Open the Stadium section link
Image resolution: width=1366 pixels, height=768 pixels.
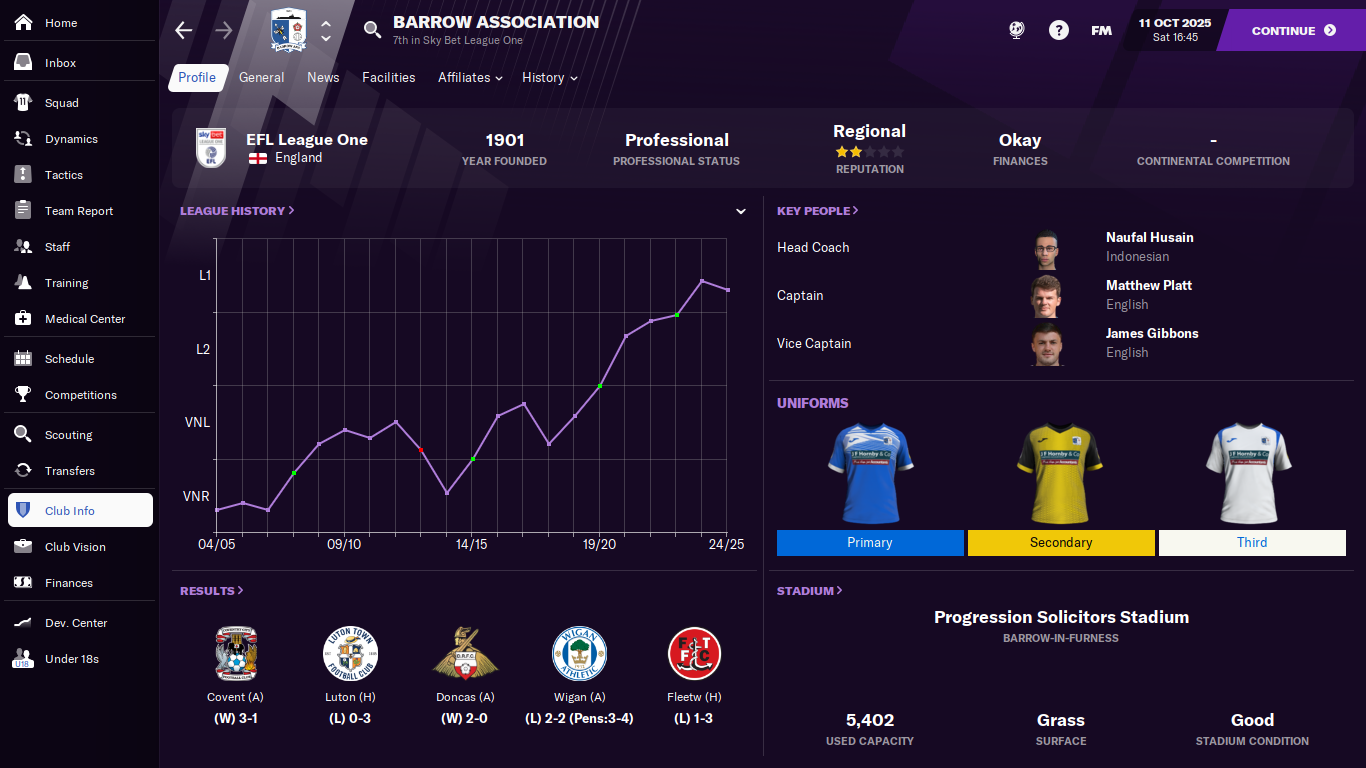[809, 591]
